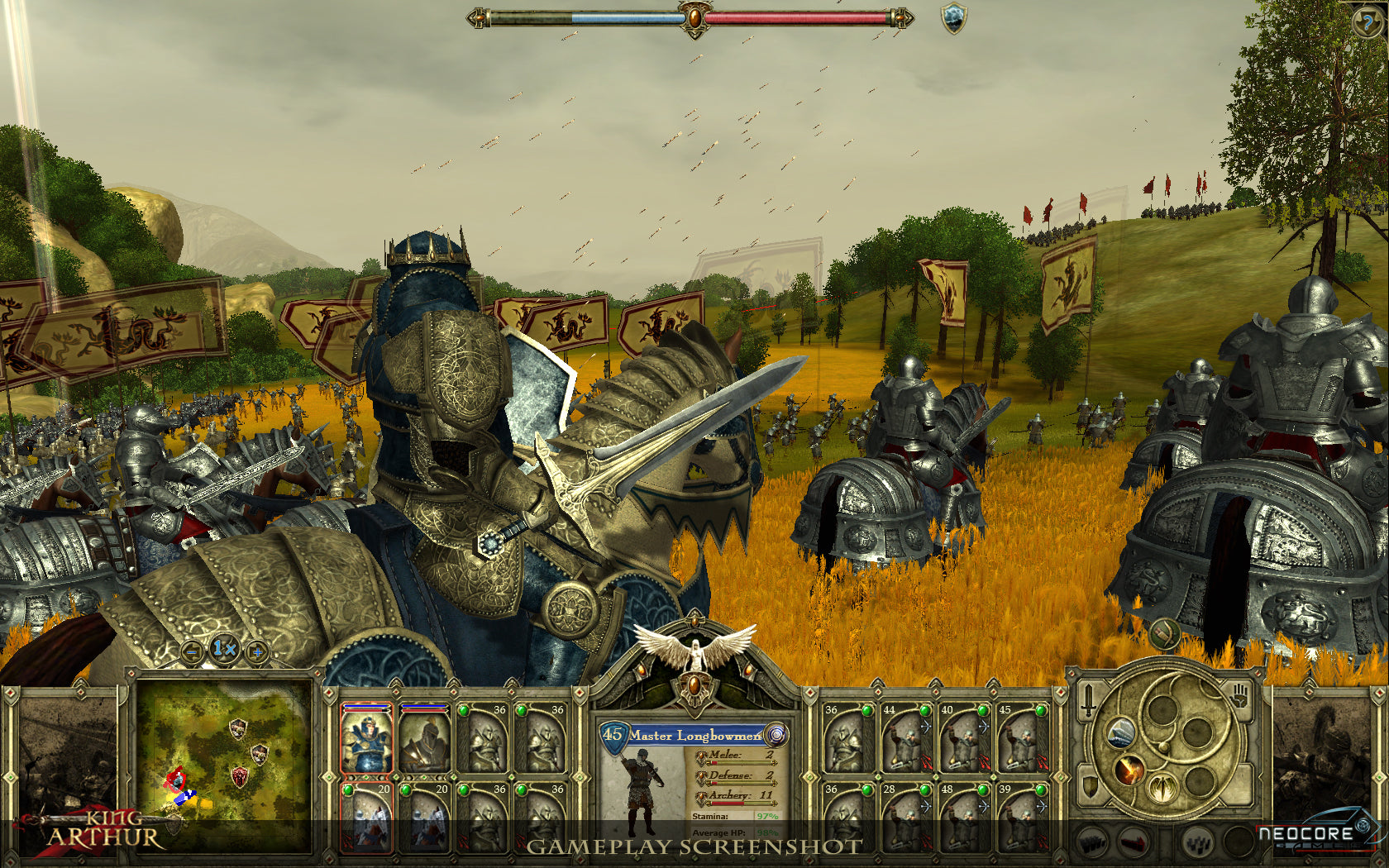The image size is (1389, 868).
Task: Click the storm shield icon beside morale bar
Action: (954, 18)
